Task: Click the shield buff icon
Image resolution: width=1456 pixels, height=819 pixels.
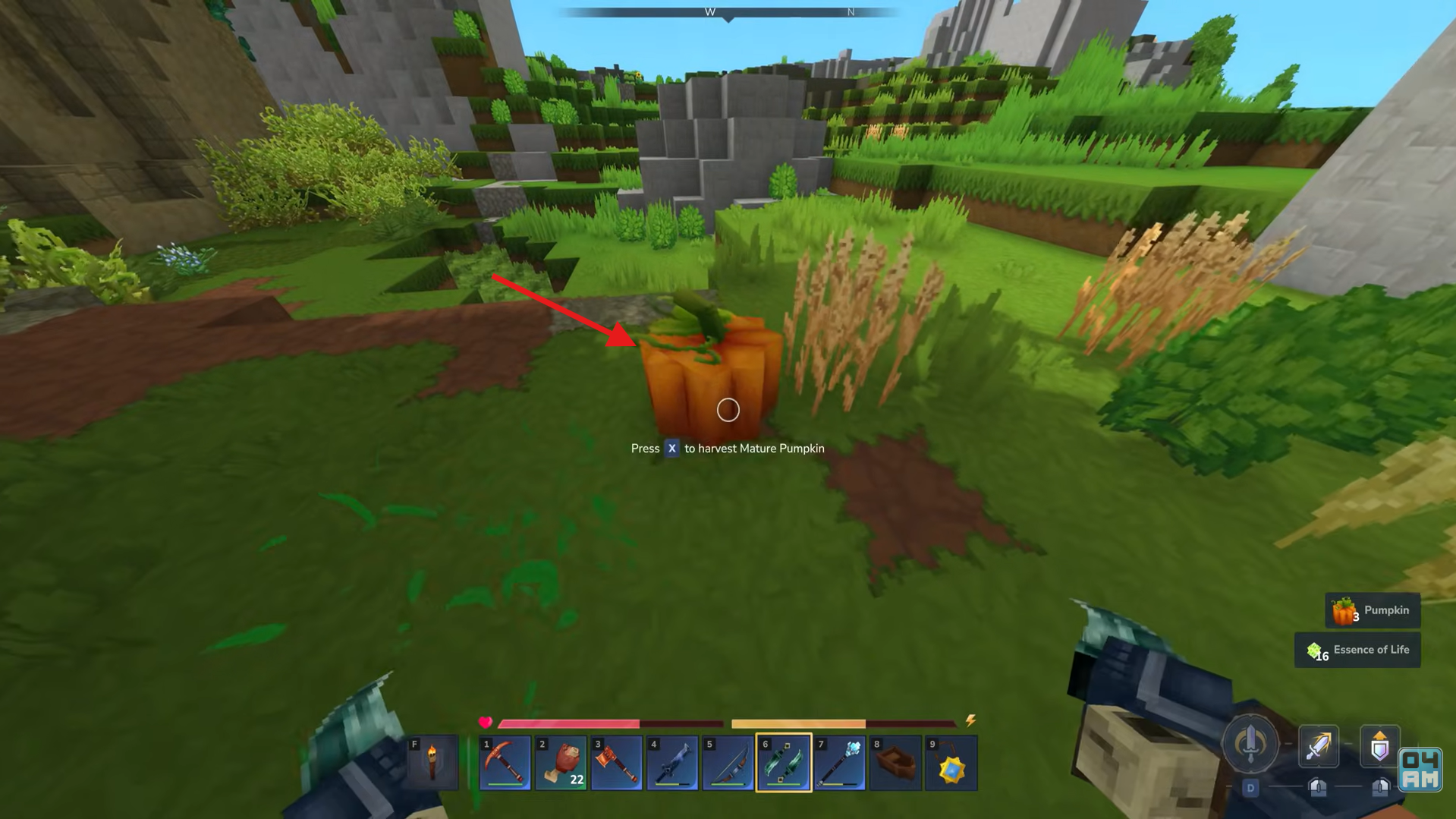Action: point(1380,747)
